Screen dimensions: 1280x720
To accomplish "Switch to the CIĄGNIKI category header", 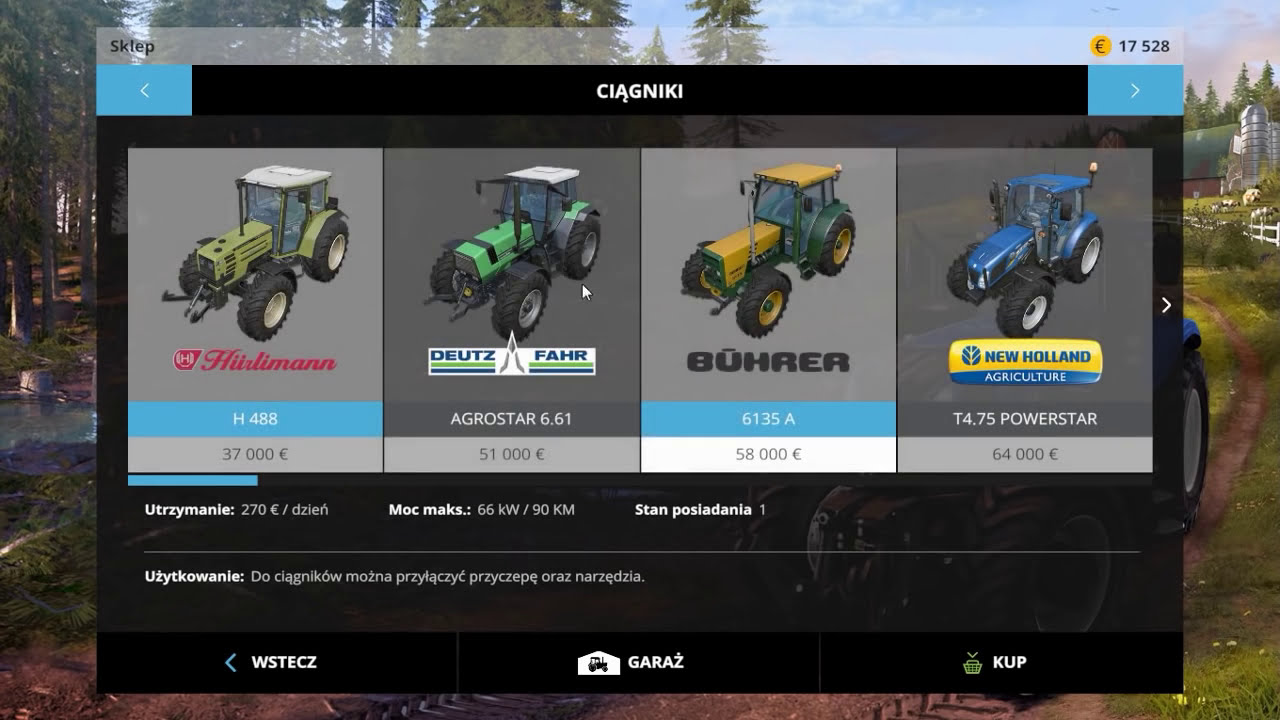I will (x=639, y=90).
